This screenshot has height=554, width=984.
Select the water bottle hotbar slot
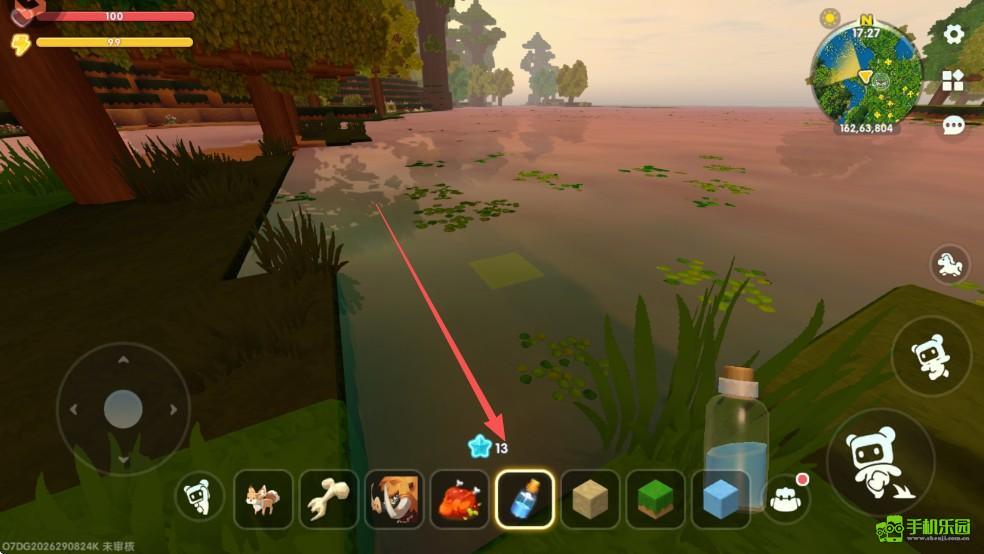pos(525,498)
